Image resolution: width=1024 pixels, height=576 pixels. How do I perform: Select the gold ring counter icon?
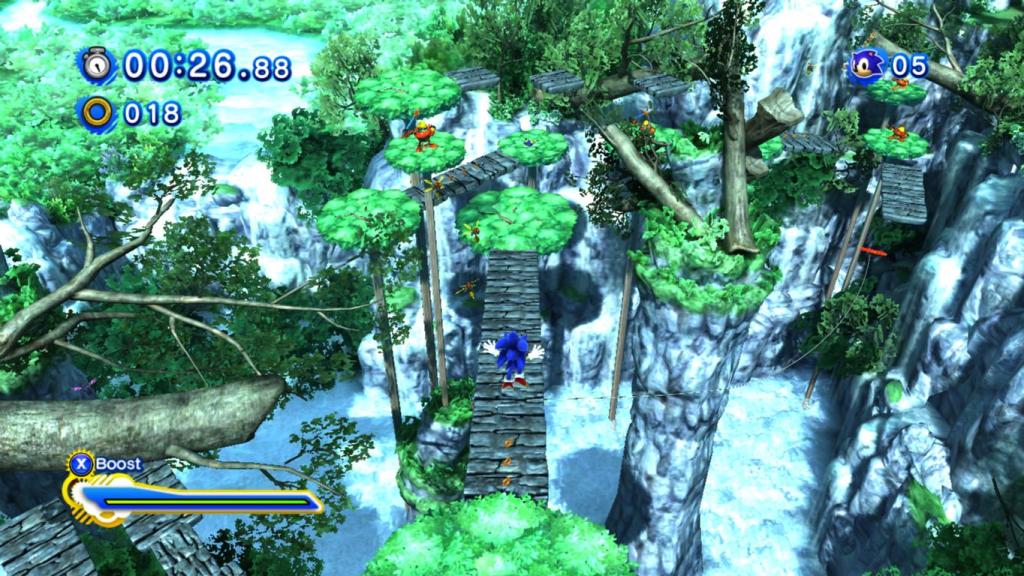pos(97,113)
